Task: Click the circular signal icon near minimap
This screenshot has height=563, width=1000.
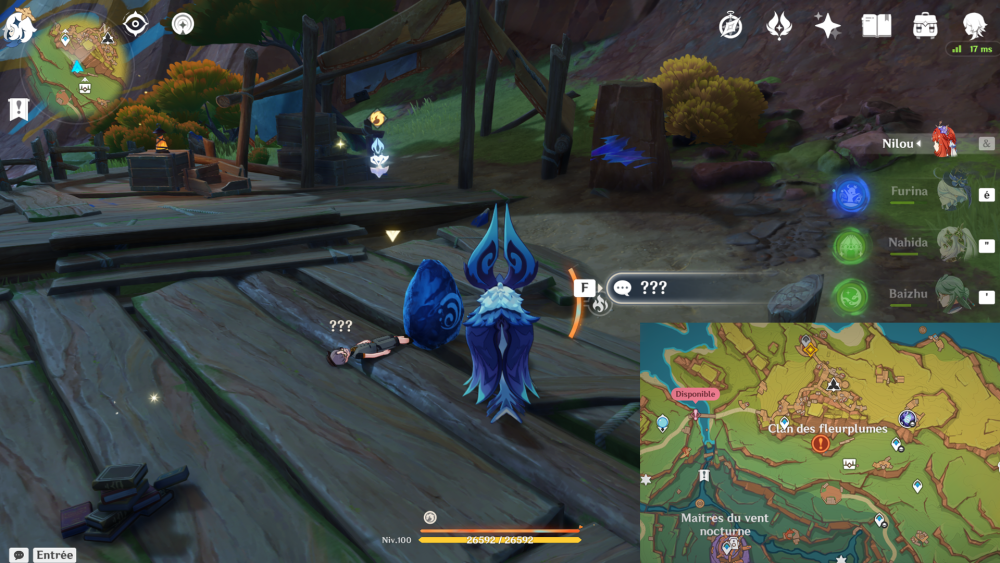Action: point(182,24)
